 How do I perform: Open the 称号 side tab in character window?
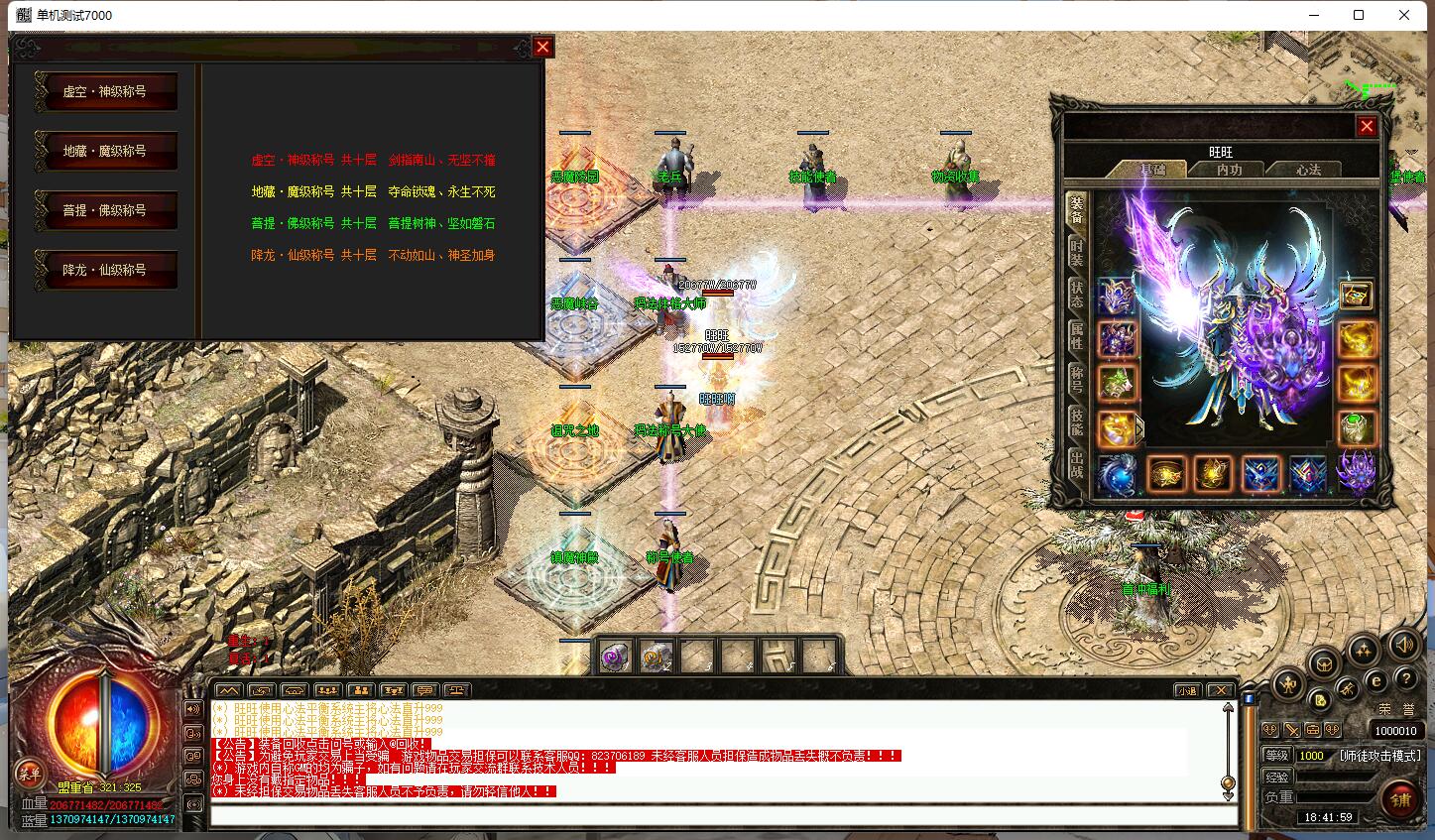(x=1077, y=378)
